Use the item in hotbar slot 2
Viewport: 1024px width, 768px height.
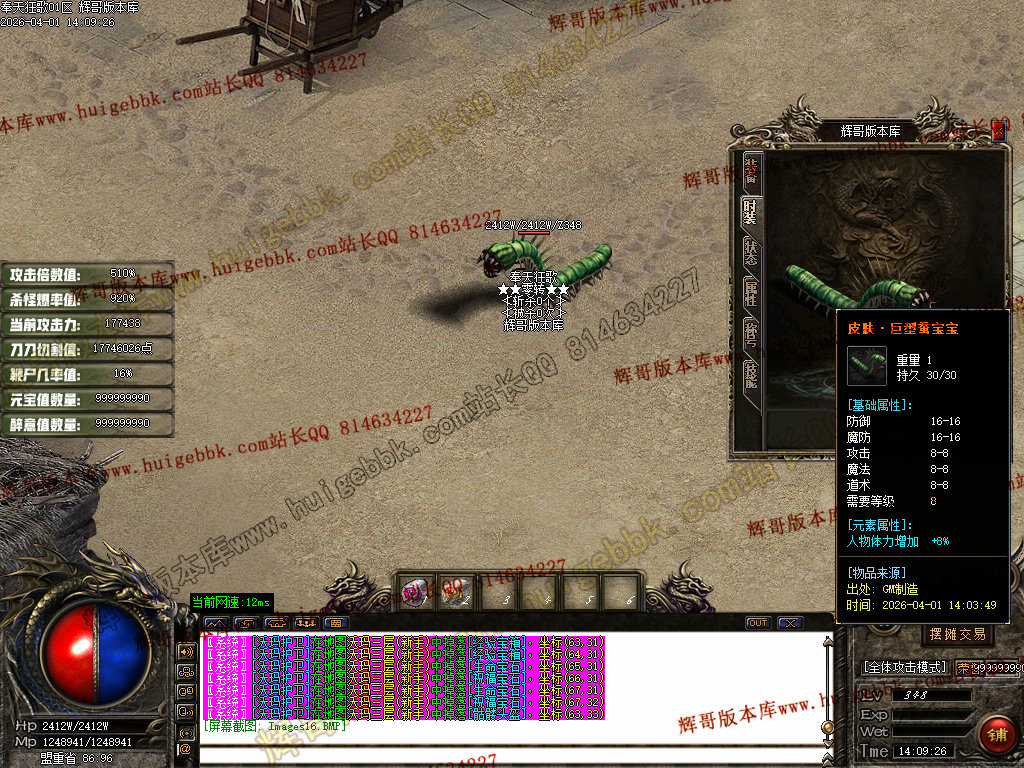[459, 592]
